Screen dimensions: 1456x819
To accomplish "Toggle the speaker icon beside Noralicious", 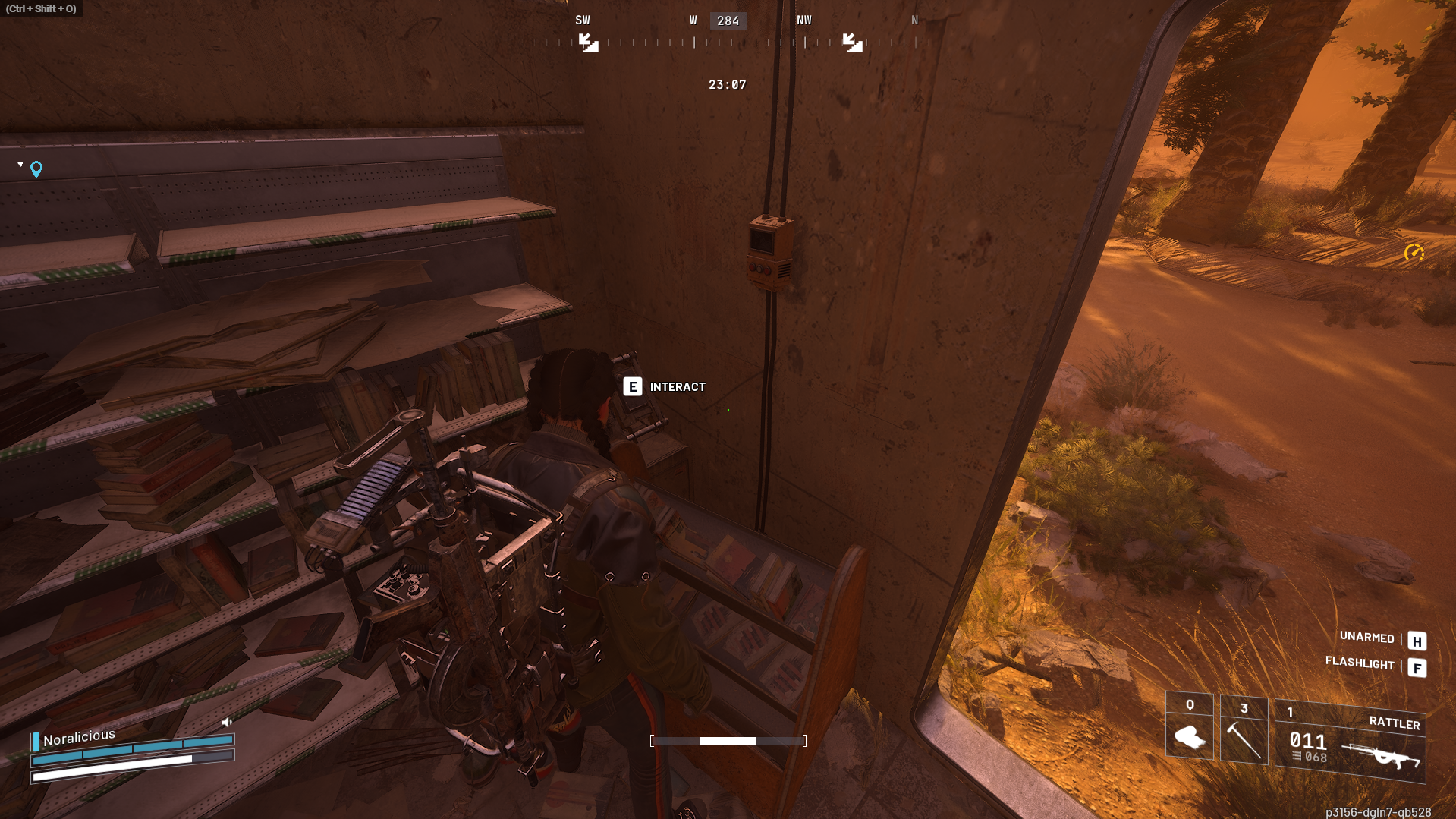I will pyautogui.click(x=226, y=722).
